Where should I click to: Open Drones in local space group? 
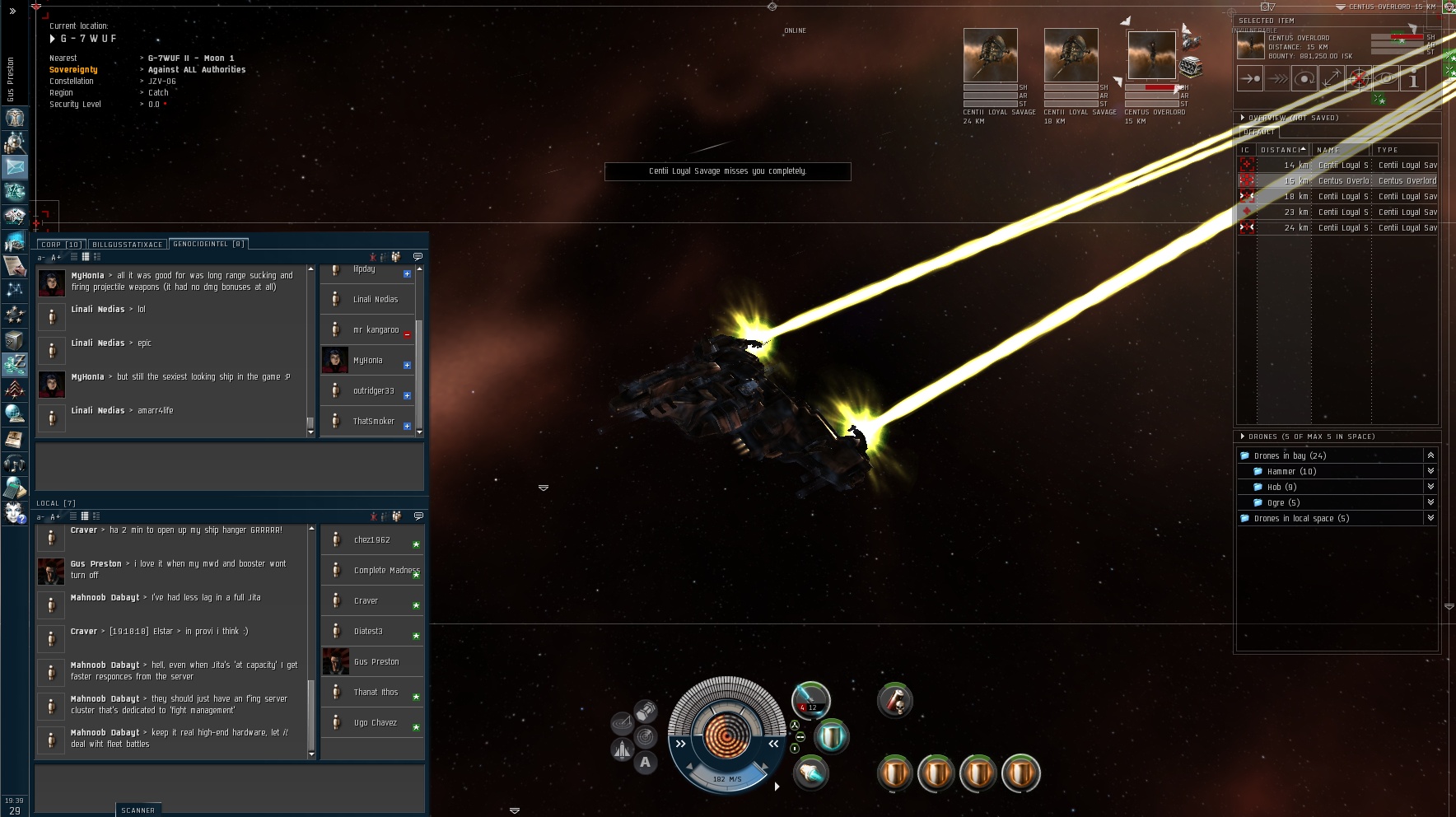point(1430,518)
